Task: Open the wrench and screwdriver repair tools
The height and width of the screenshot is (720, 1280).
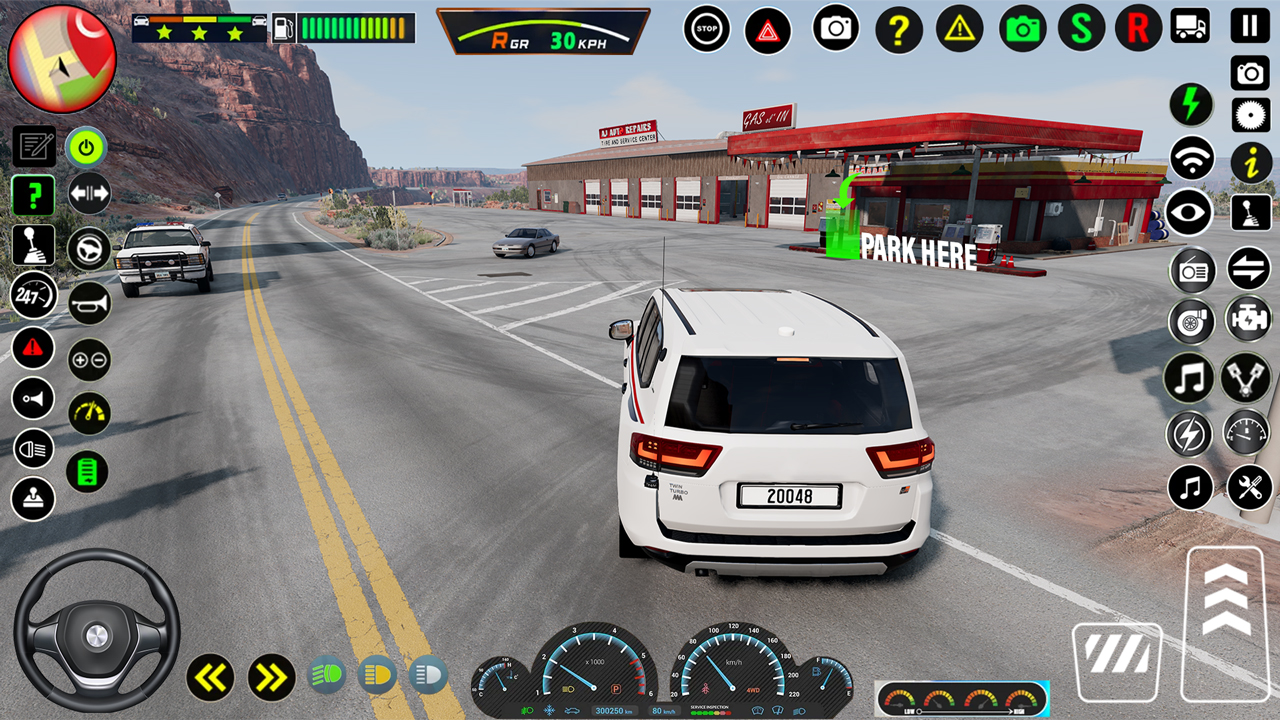Action: pyautogui.click(x=1250, y=488)
